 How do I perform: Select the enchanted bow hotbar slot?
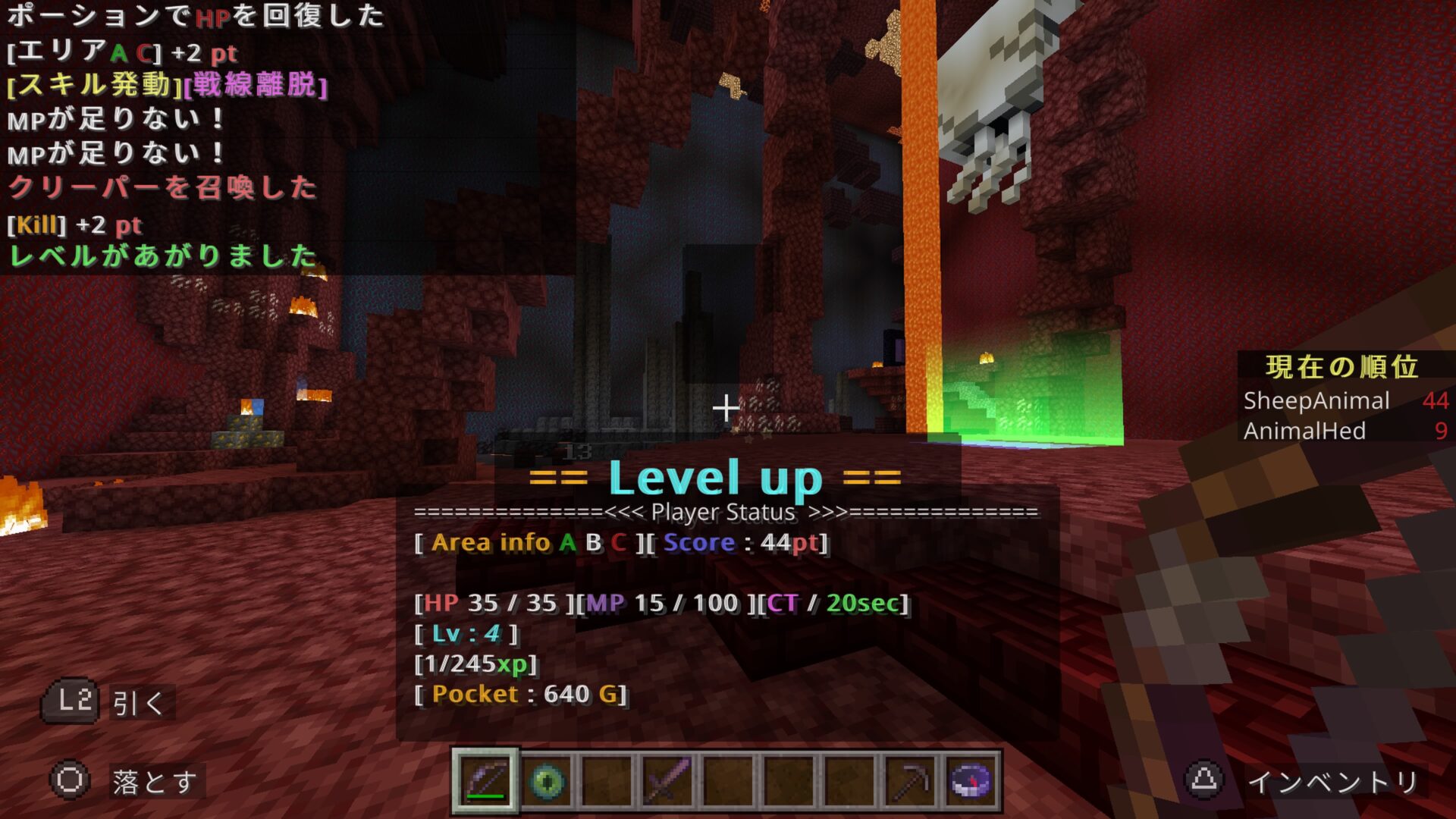coord(485,780)
